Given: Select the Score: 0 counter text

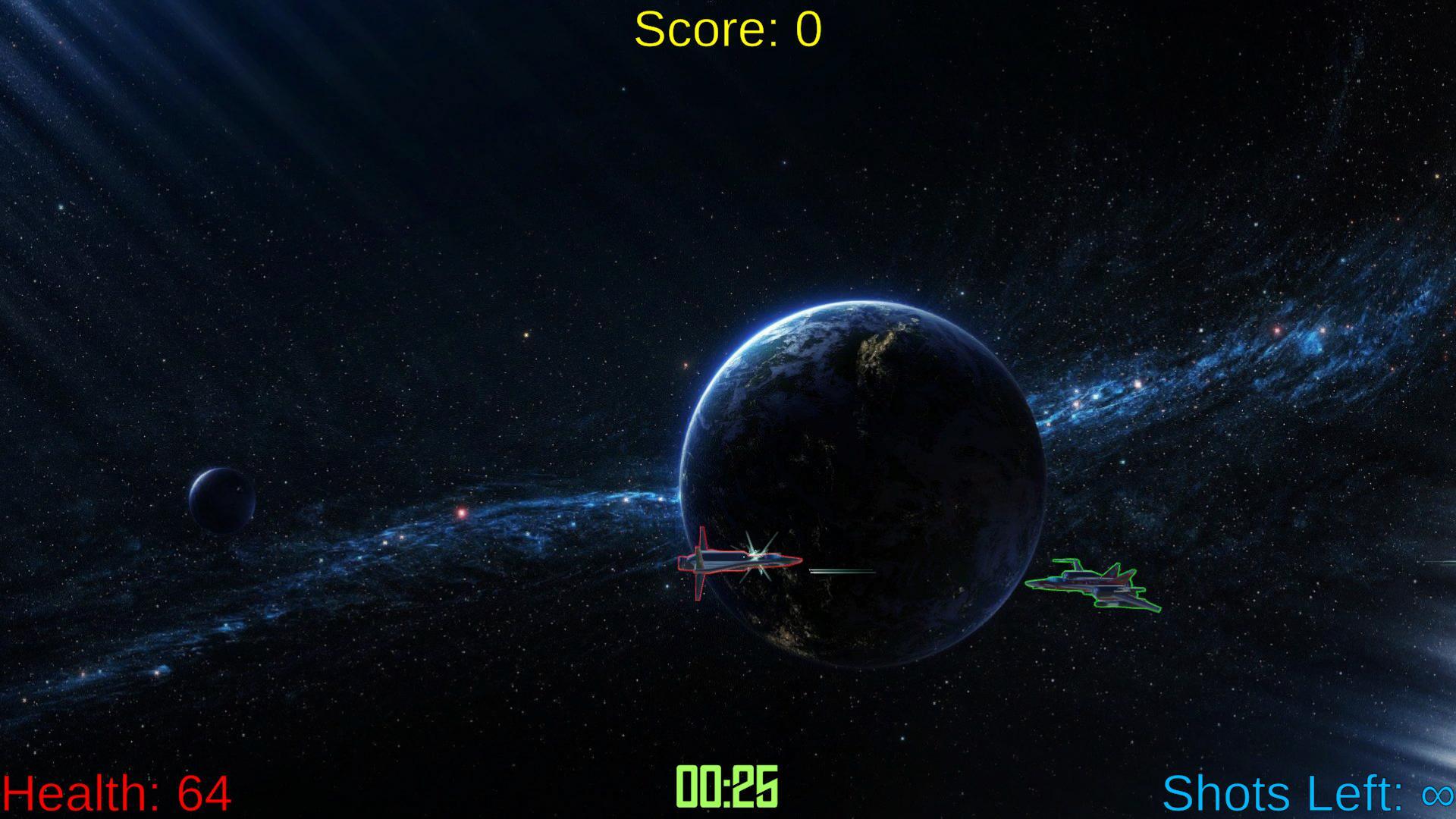Looking at the screenshot, I should [x=726, y=30].
